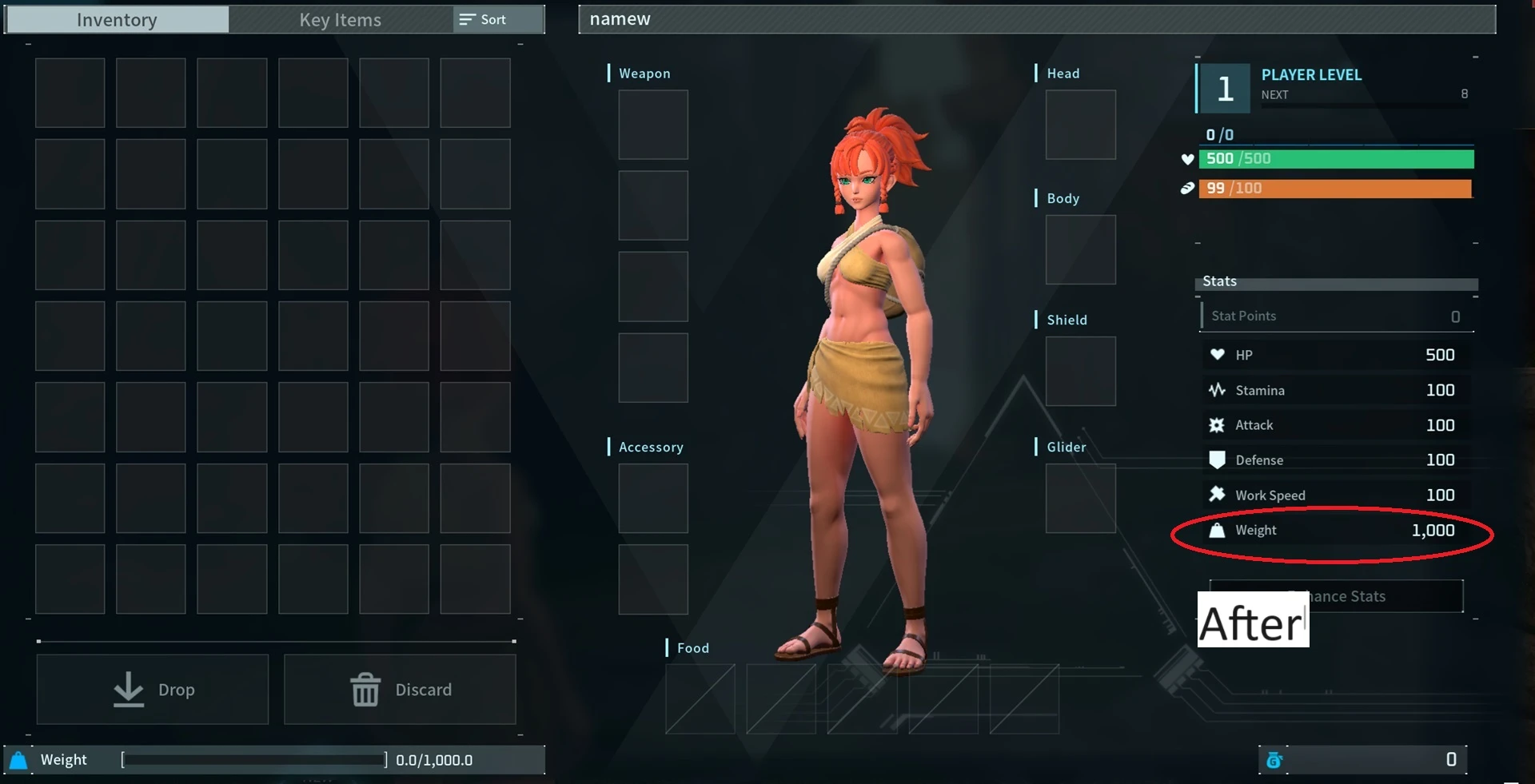
Task: Click the gold coin pouch icon
Action: pyautogui.click(x=1275, y=761)
